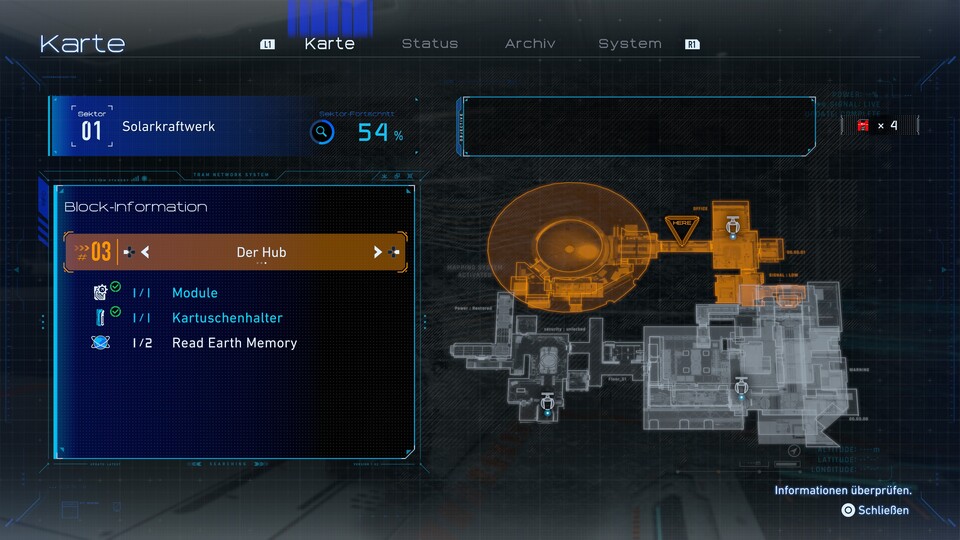Image resolution: width=960 pixels, height=540 pixels.
Task: Show the previous block with the left arrow
Action: [145, 252]
